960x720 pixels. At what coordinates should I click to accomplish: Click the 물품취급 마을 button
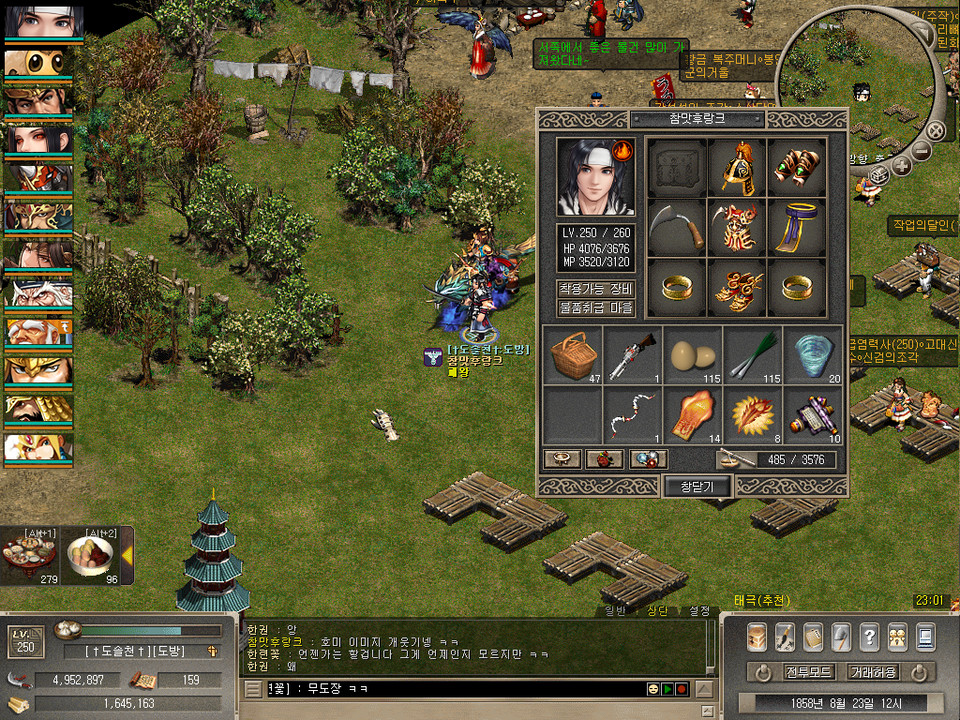(x=596, y=308)
